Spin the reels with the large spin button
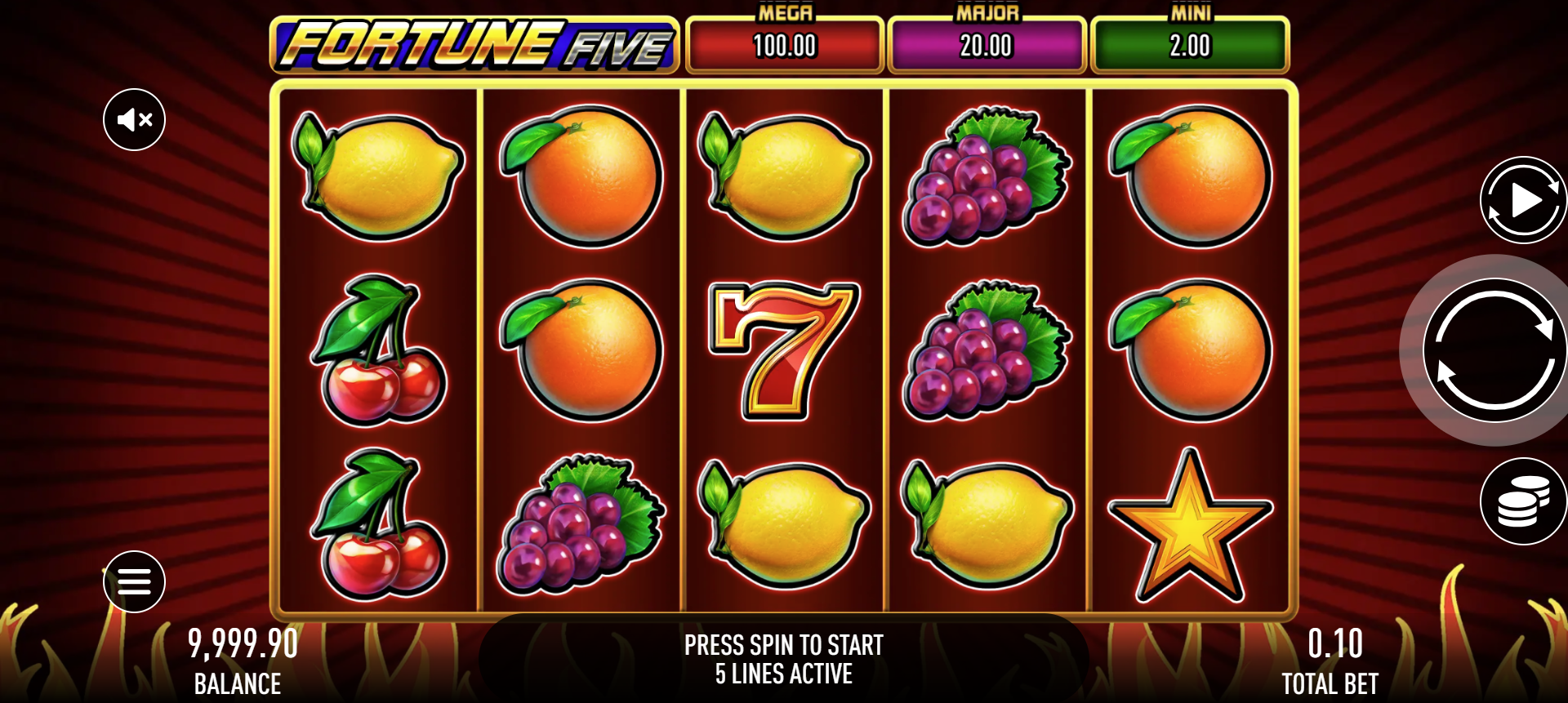Image resolution: width=1568 pixels, height=703 pixels. pos(1494,350)
